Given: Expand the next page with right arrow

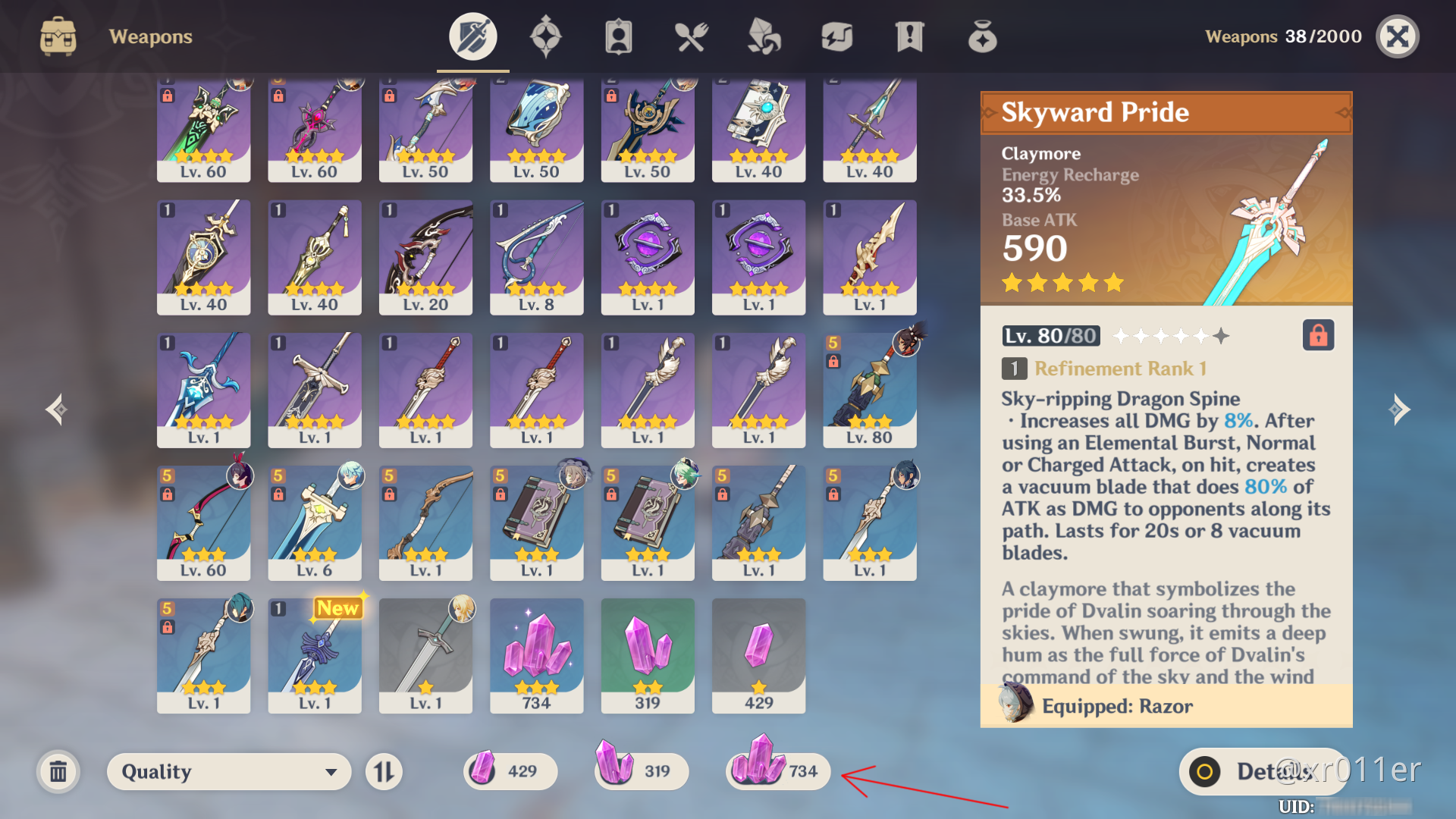Looking at the screenshot, I should tap(1400, 409).
